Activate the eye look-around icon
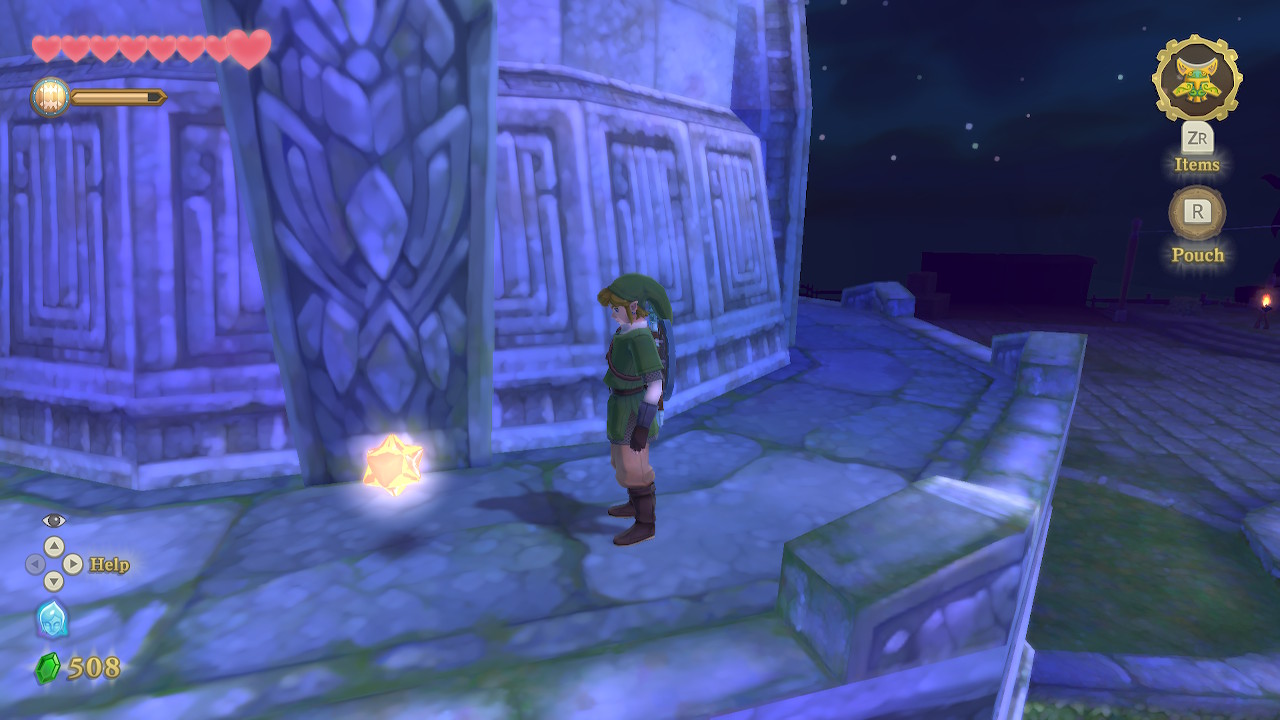This screenshot has height=720, width=1280. click(x=54, y=520)
